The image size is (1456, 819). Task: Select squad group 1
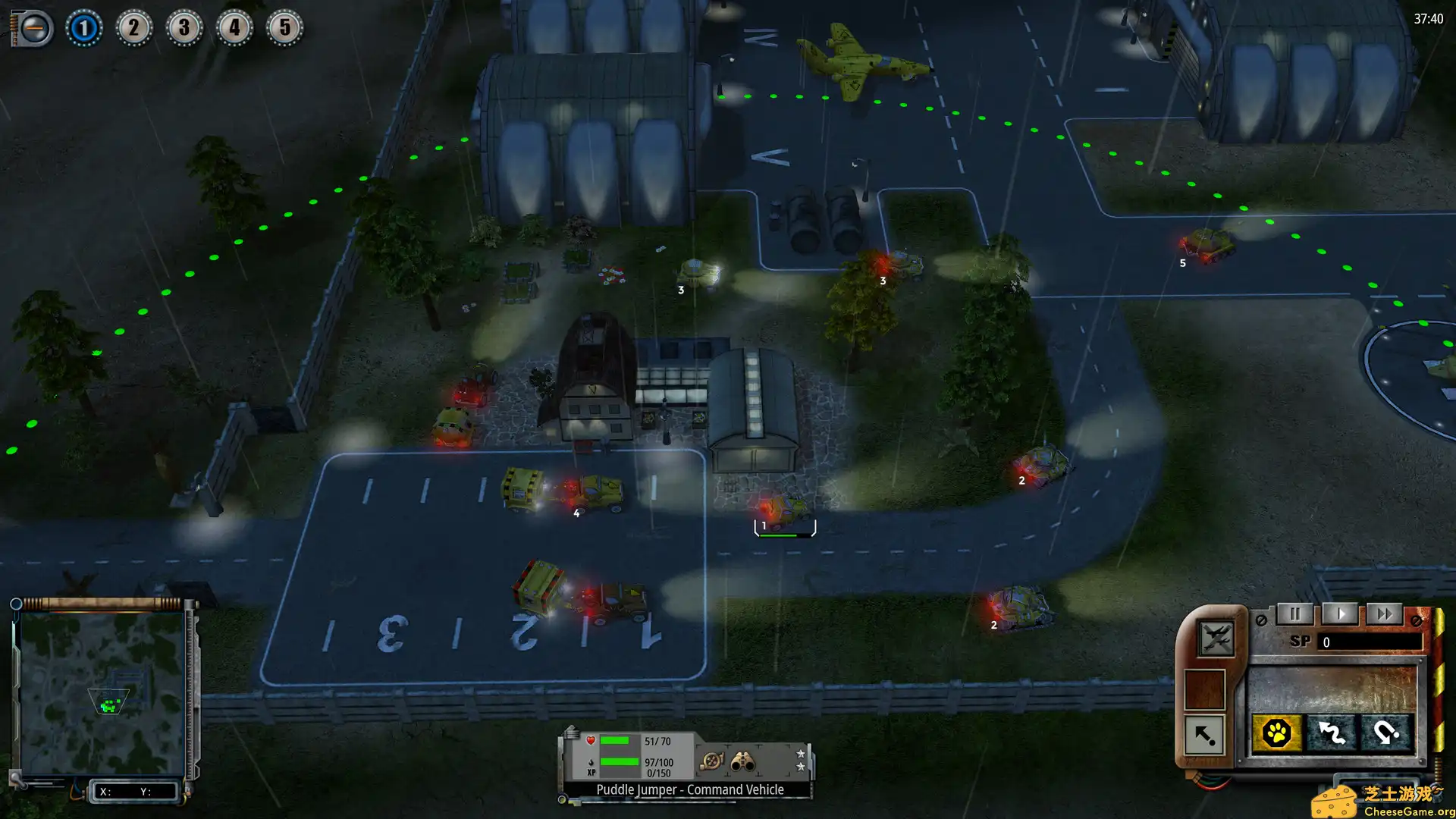pos(83,29)
